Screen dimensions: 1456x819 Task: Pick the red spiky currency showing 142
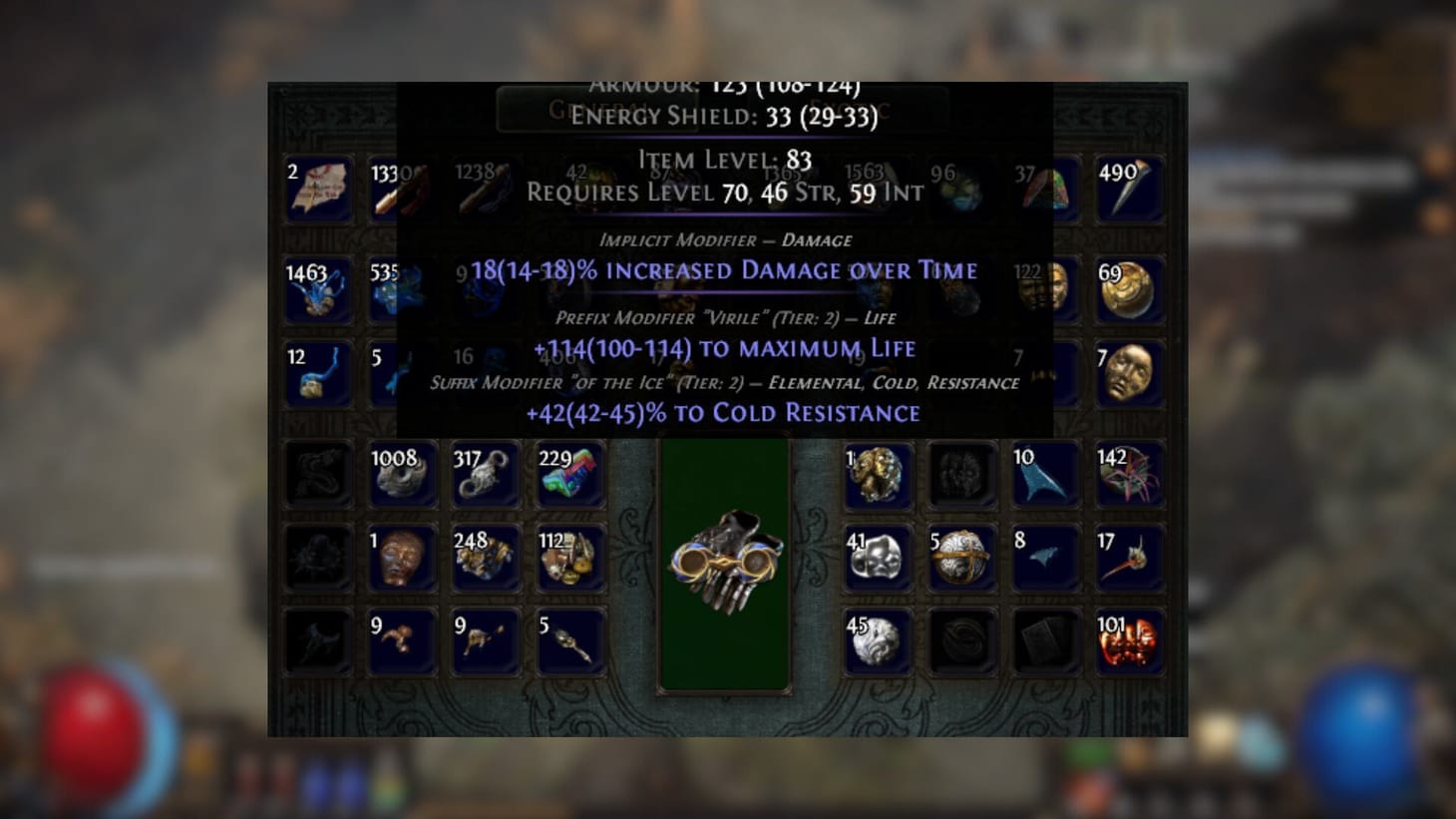[1130, 474]
